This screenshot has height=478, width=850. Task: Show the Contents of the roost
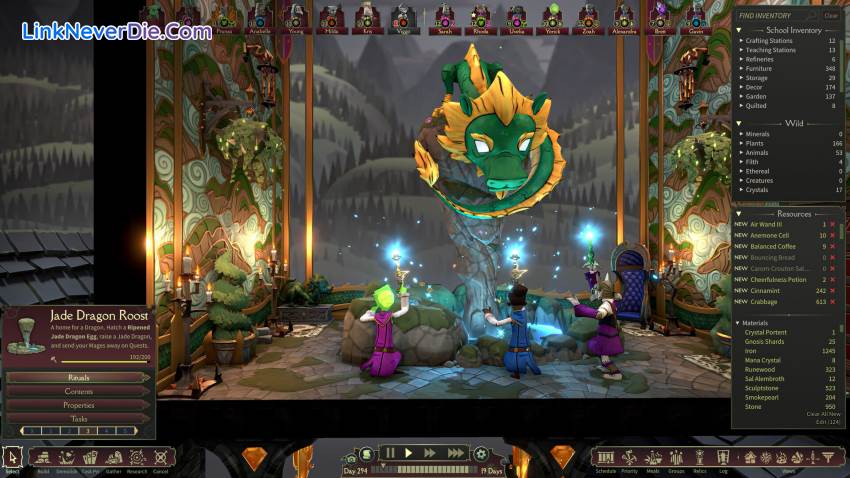click(x=79, y=391)
